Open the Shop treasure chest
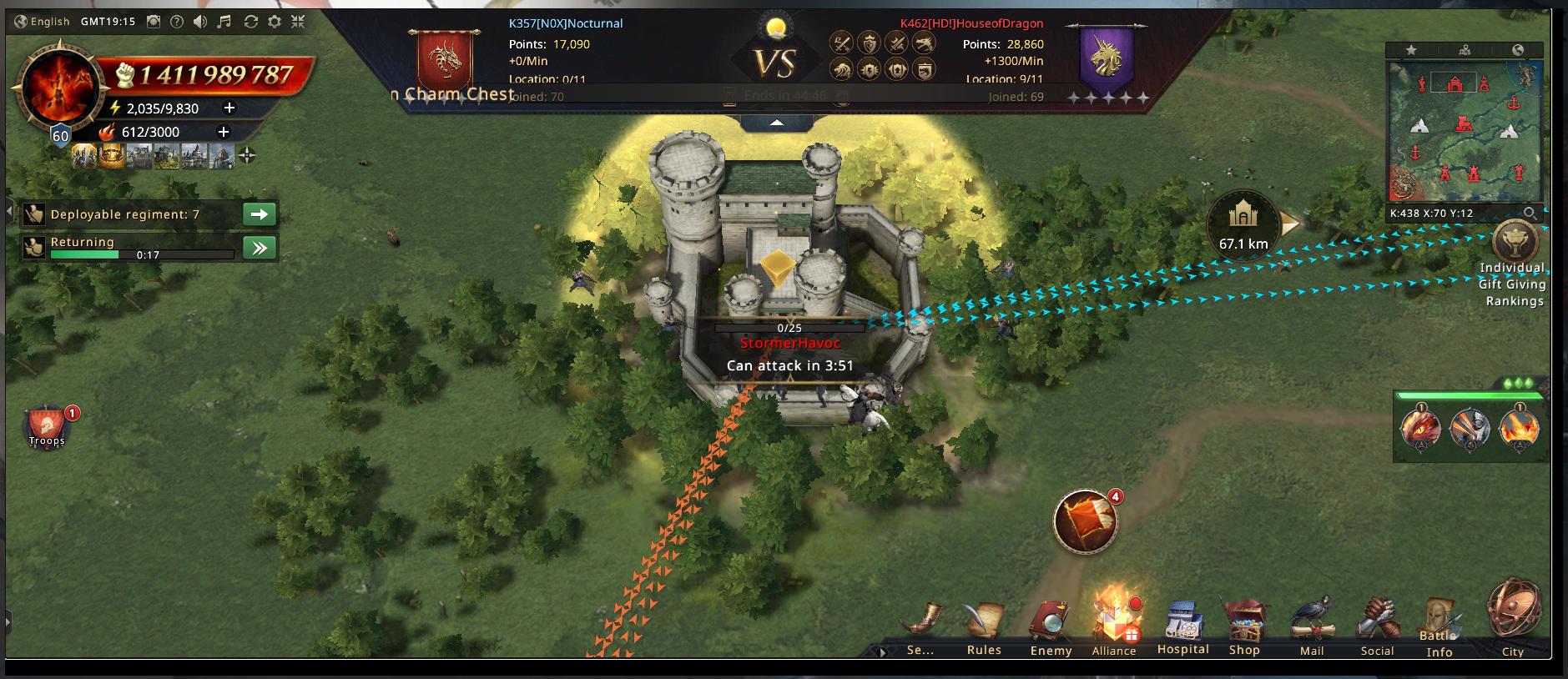 coord(1244,627)
